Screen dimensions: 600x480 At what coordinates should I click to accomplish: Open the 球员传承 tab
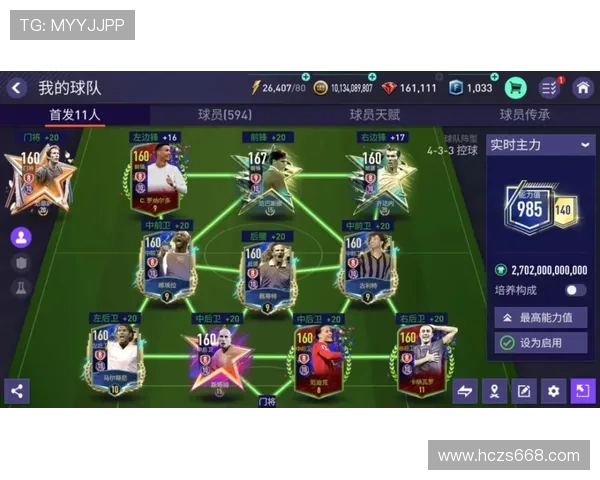[525, 115]
